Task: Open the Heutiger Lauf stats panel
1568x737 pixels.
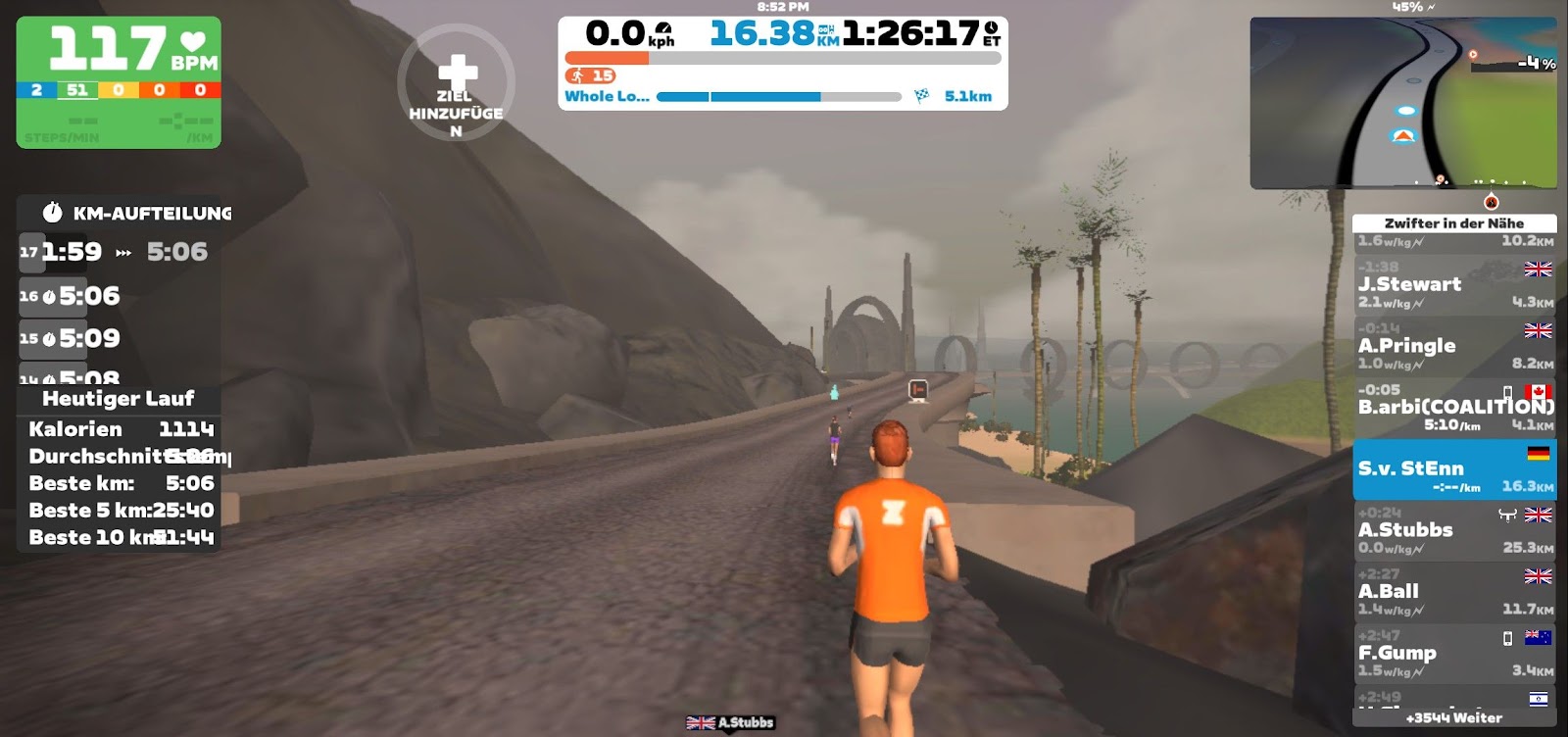Action: 118,399
